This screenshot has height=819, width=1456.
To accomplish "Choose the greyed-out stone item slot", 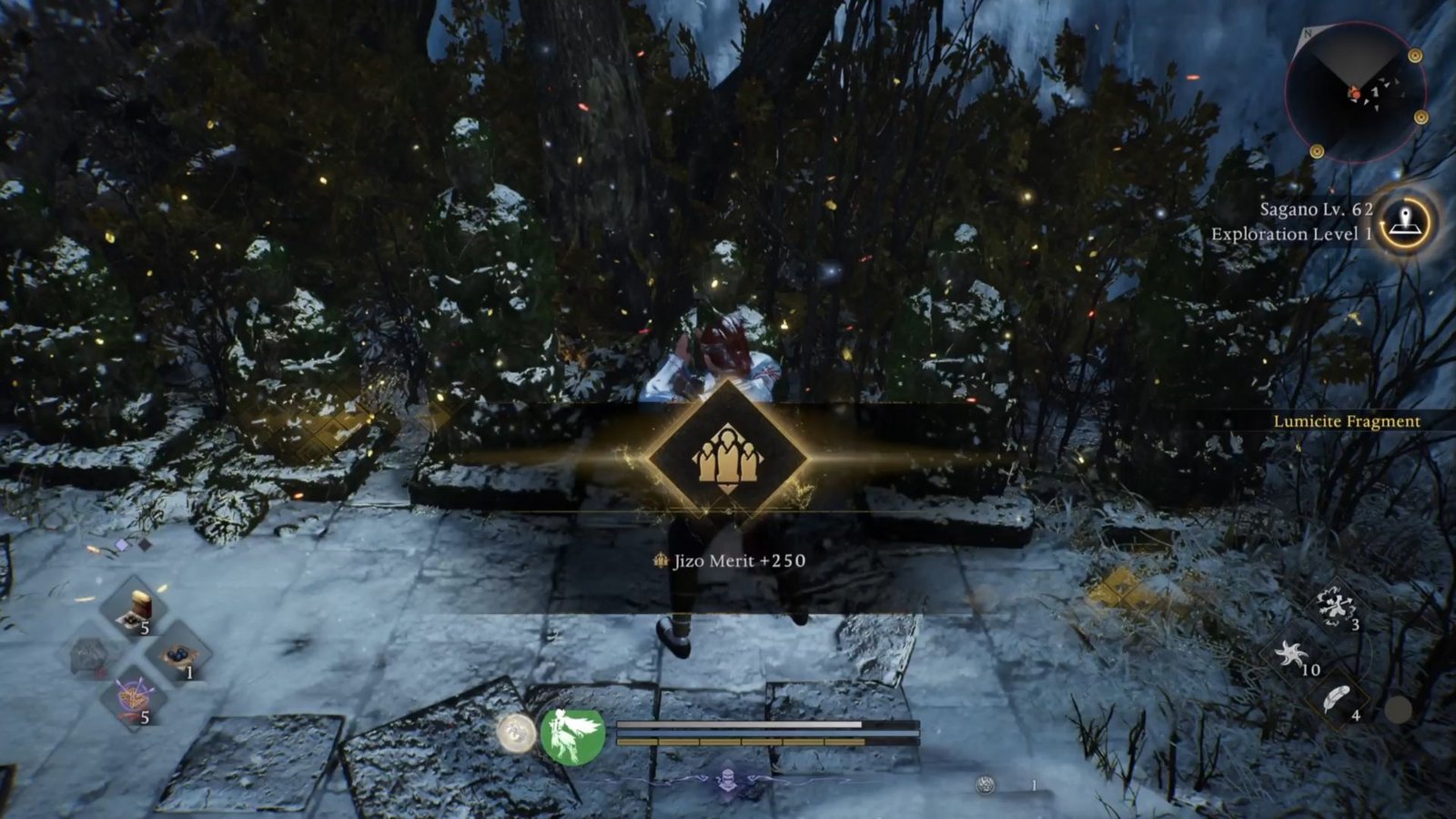I will 91,655.
